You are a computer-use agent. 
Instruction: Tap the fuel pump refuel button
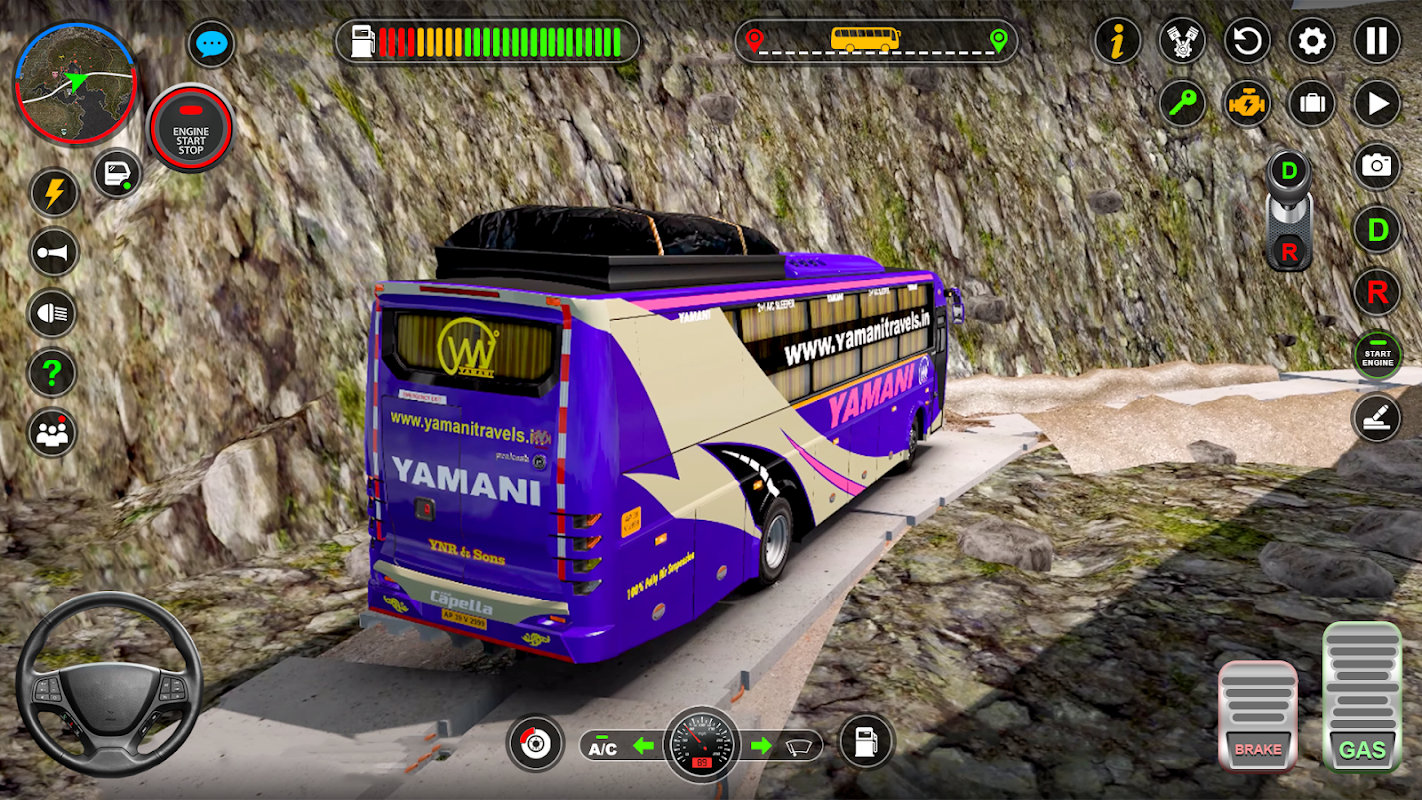coord(866,742)
